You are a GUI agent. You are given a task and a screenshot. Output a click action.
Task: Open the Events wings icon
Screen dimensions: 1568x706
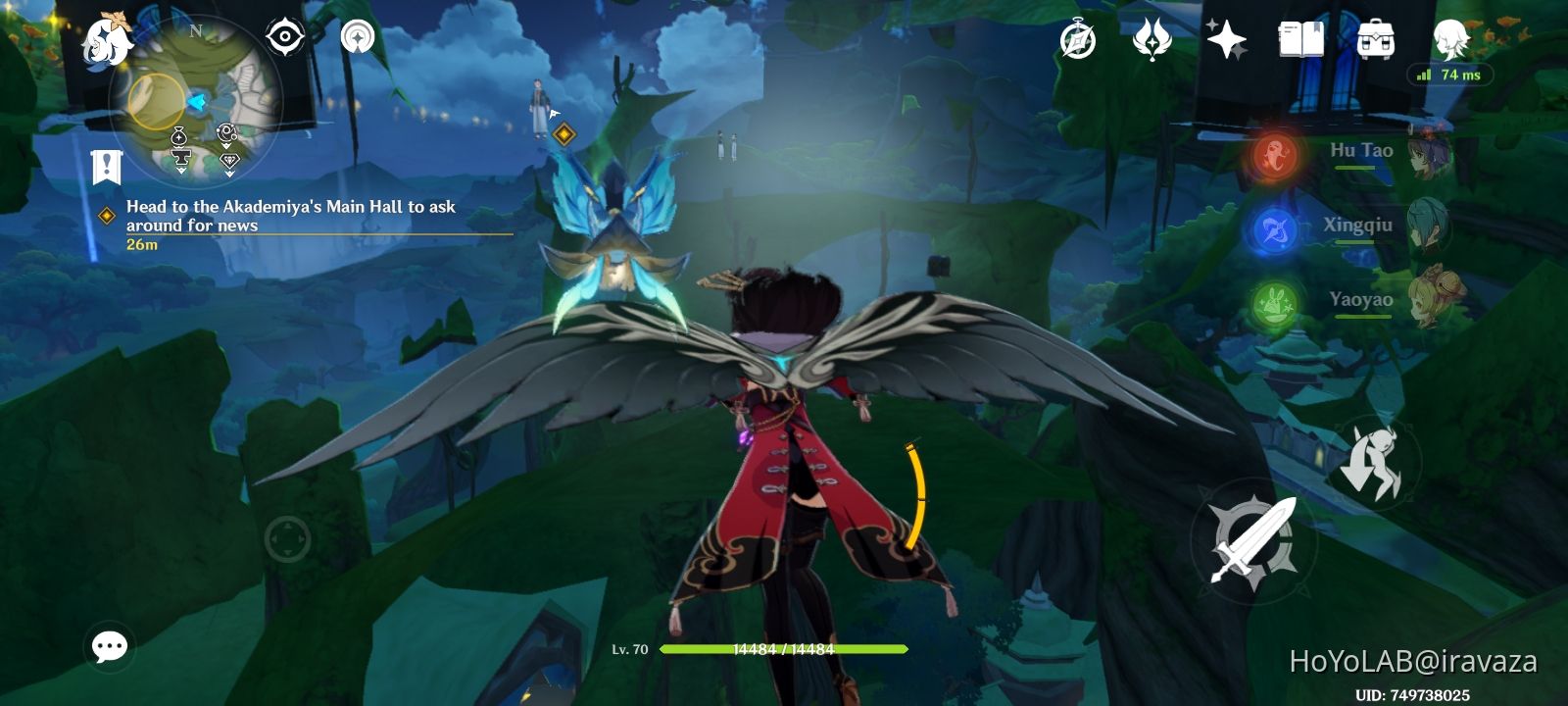click(1152, 41)
